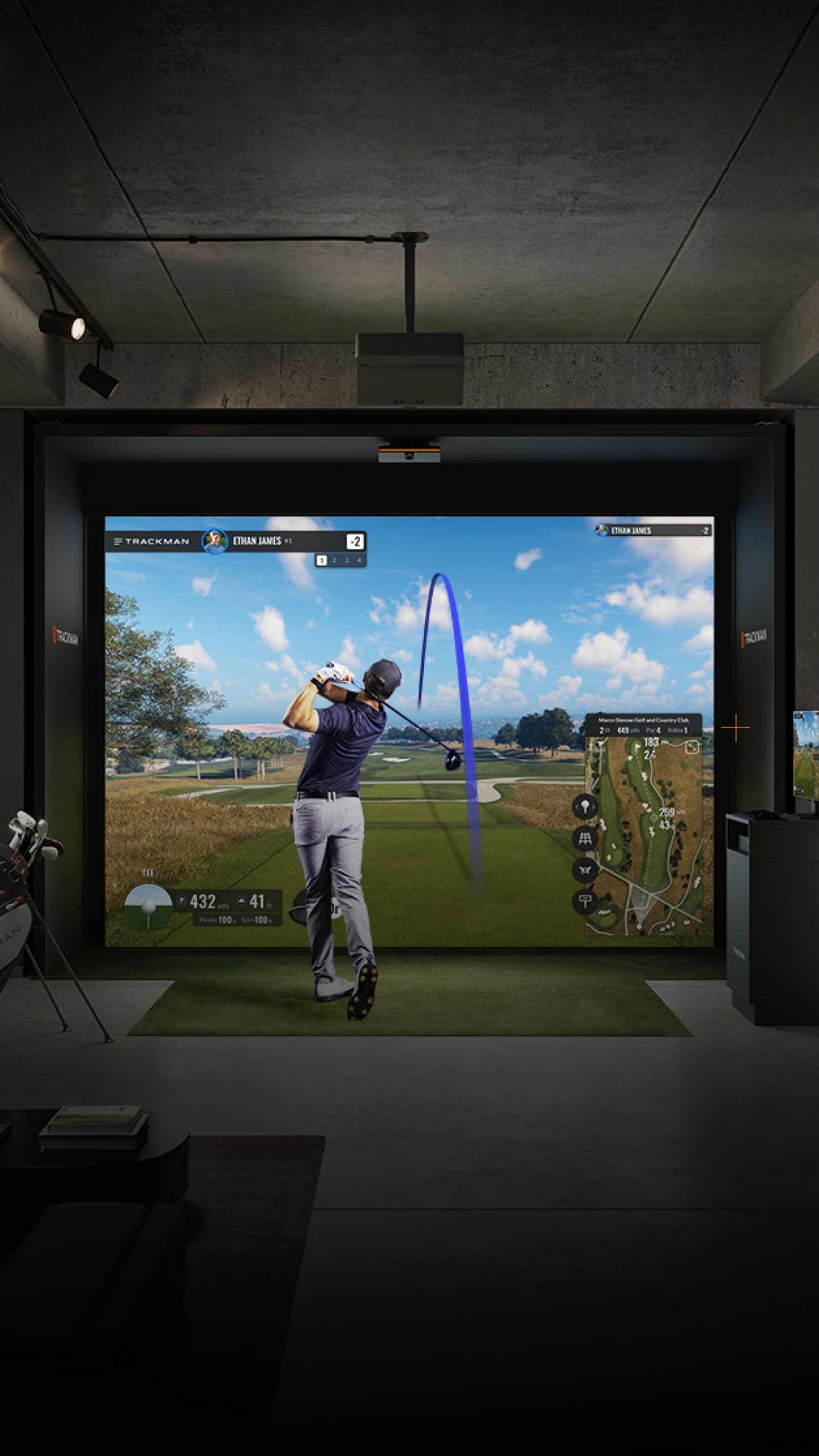The image size is (819, 1456).
Task: Click the flag pin marker on the minimap
Action: [x=637, y=747]
